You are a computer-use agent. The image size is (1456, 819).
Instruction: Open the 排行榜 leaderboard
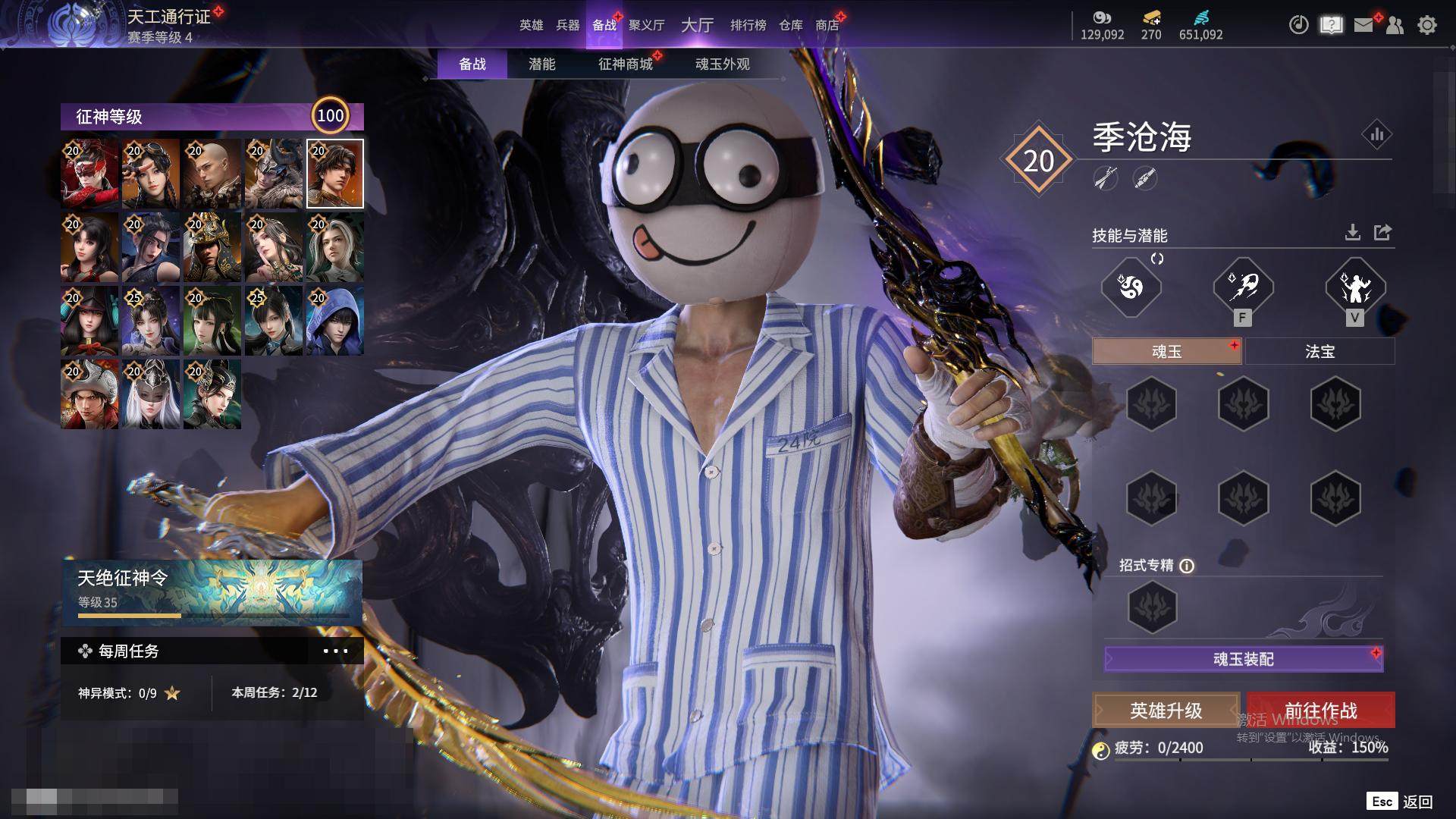[748, 25]
